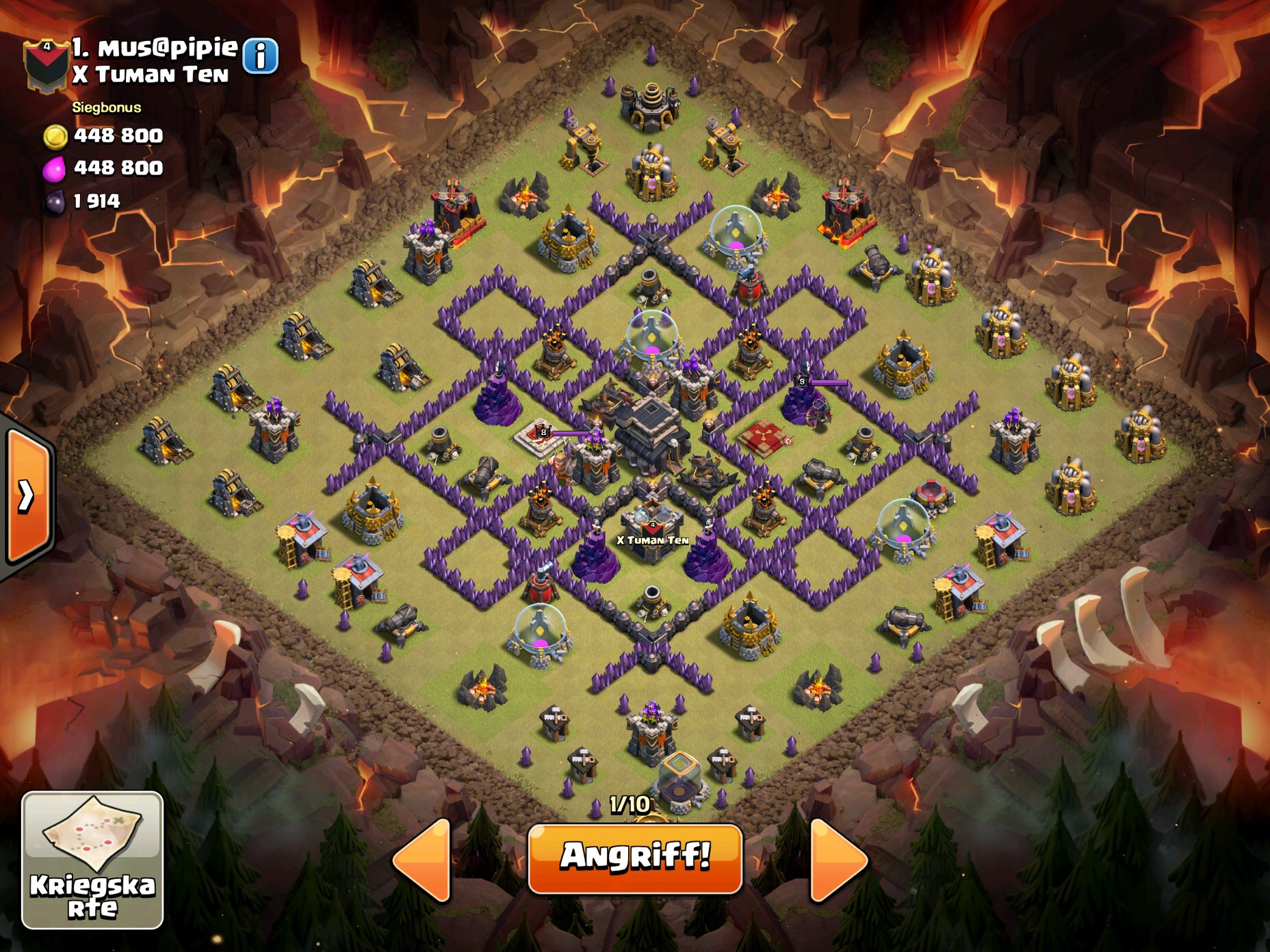This screenshot has width=1270, height=952.
Task: Go to the next enemy base
Action: coord(838,860)
